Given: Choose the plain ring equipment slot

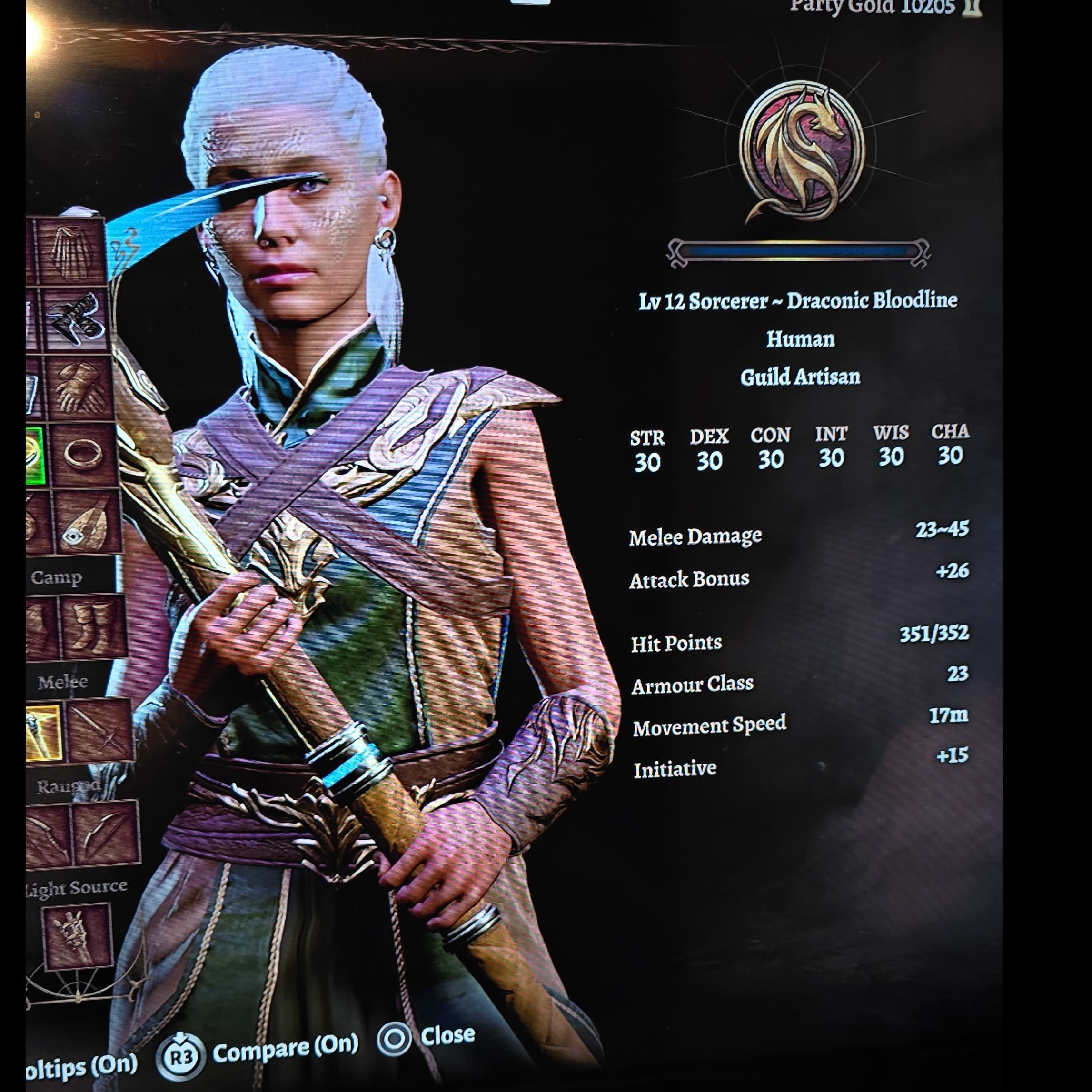Looking at the screenshot, I should (x=84, y=455).
